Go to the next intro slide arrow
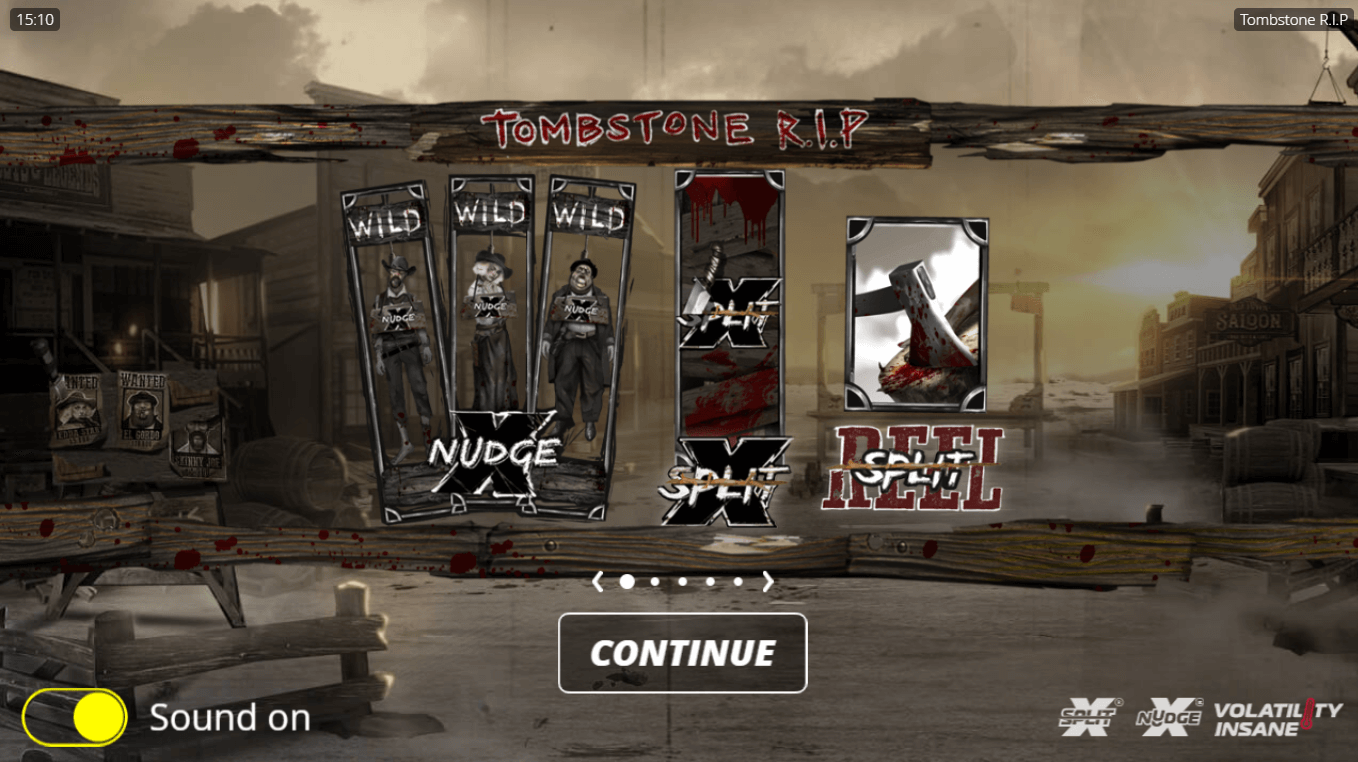This screenshot has width=1358, height=762. coord(768,581)
